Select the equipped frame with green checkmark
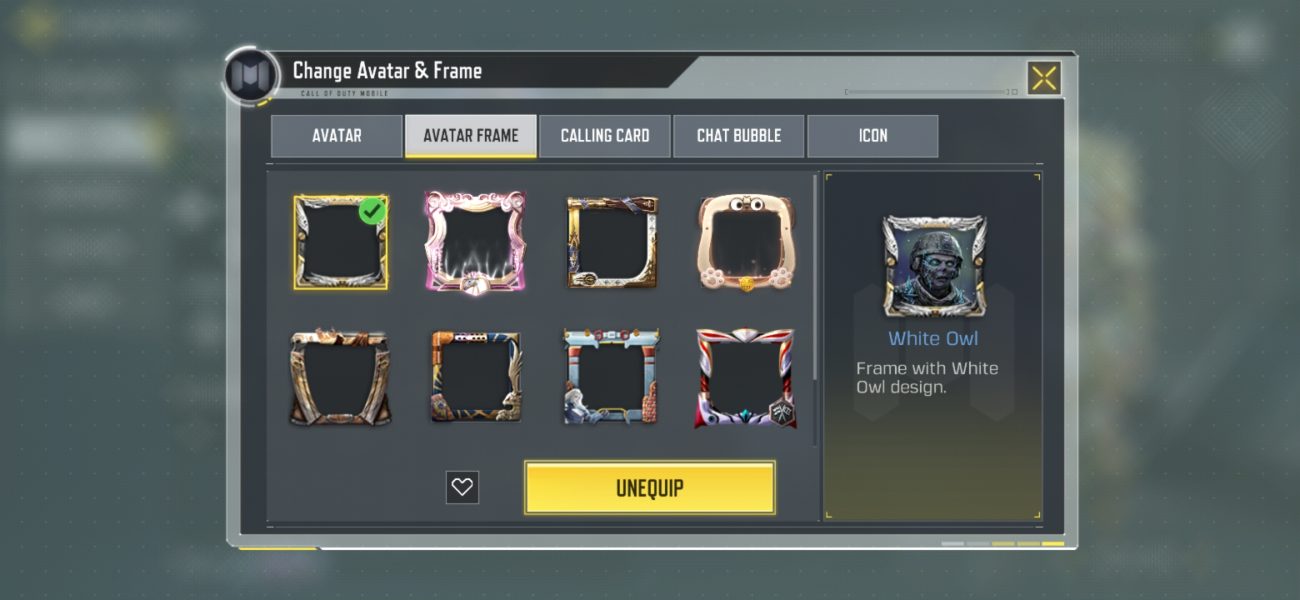 [340, 243]
